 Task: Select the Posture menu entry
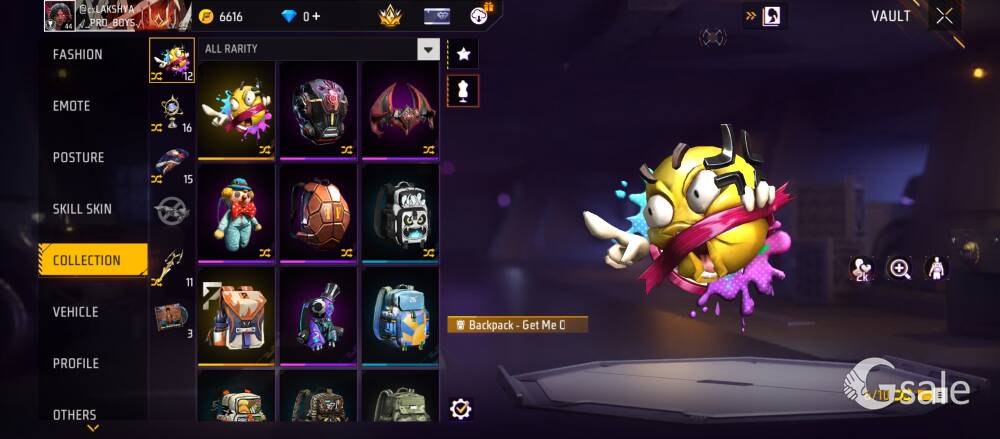(78, 158)
